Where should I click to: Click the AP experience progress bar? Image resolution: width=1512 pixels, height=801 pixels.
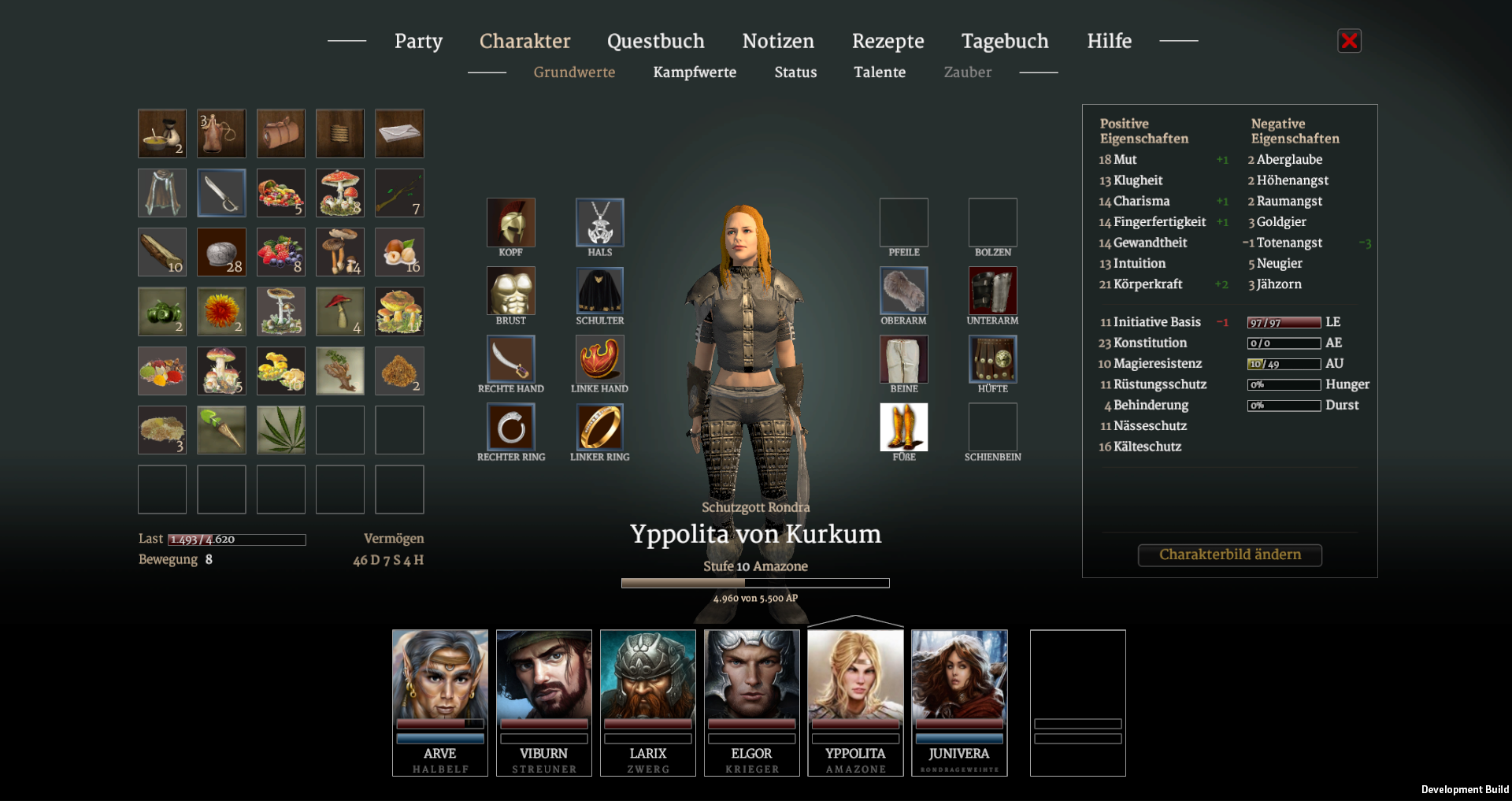click(754, 583)
